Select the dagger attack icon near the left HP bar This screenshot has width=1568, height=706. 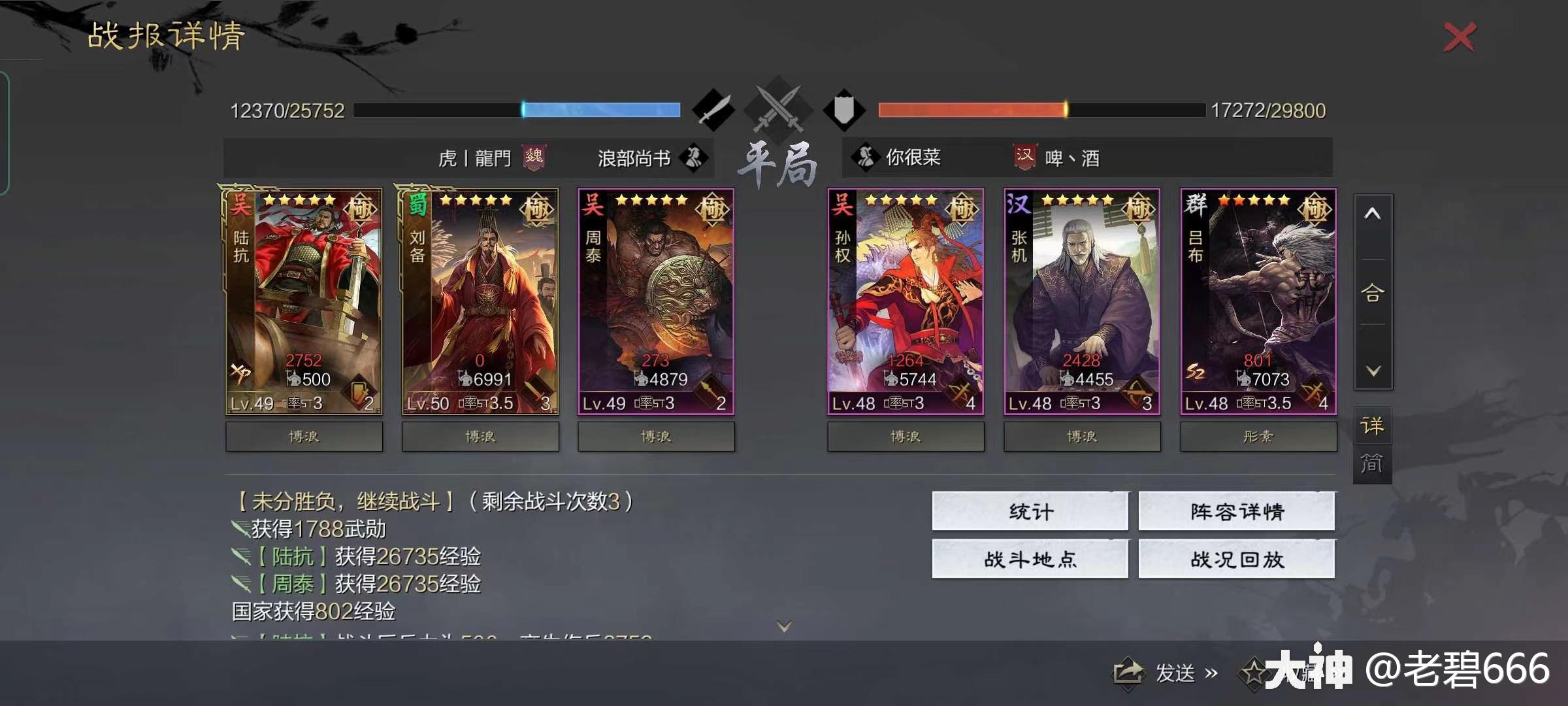point(714,110)
